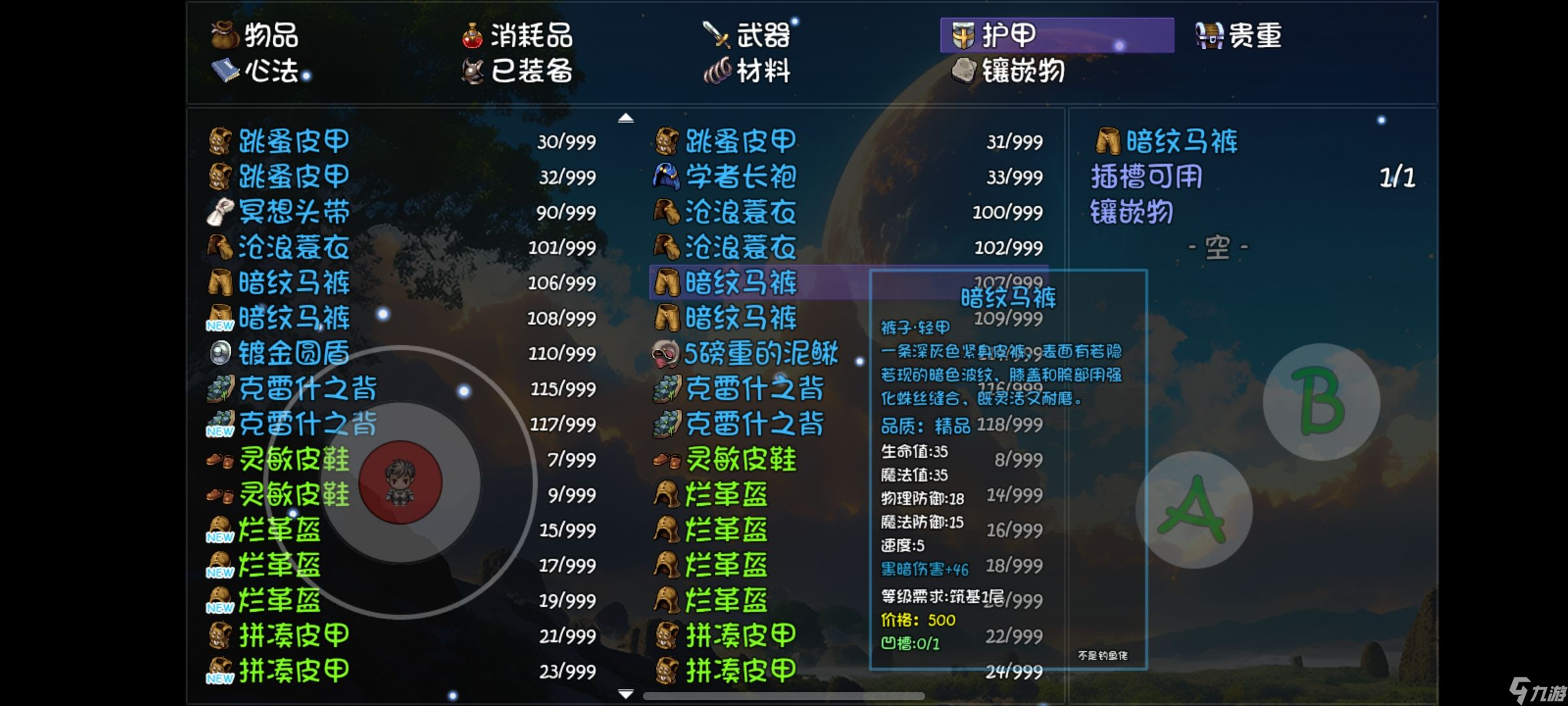The image size is (1568, 706).
Task: Click the 克雷什之背 item icon
Action: [x=222, y=388]
